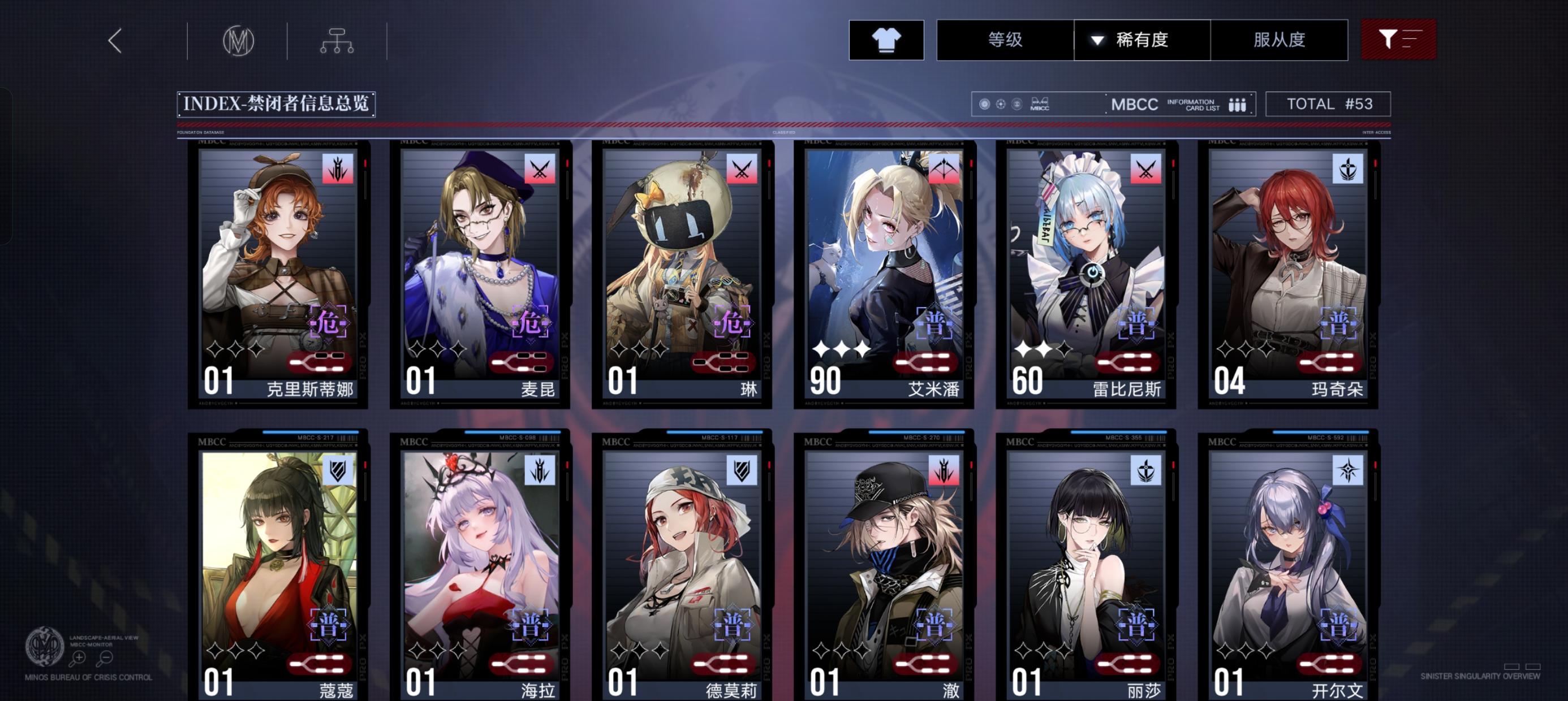Expand the INDEX-禁闭者信息总览 header

[275, 104]
